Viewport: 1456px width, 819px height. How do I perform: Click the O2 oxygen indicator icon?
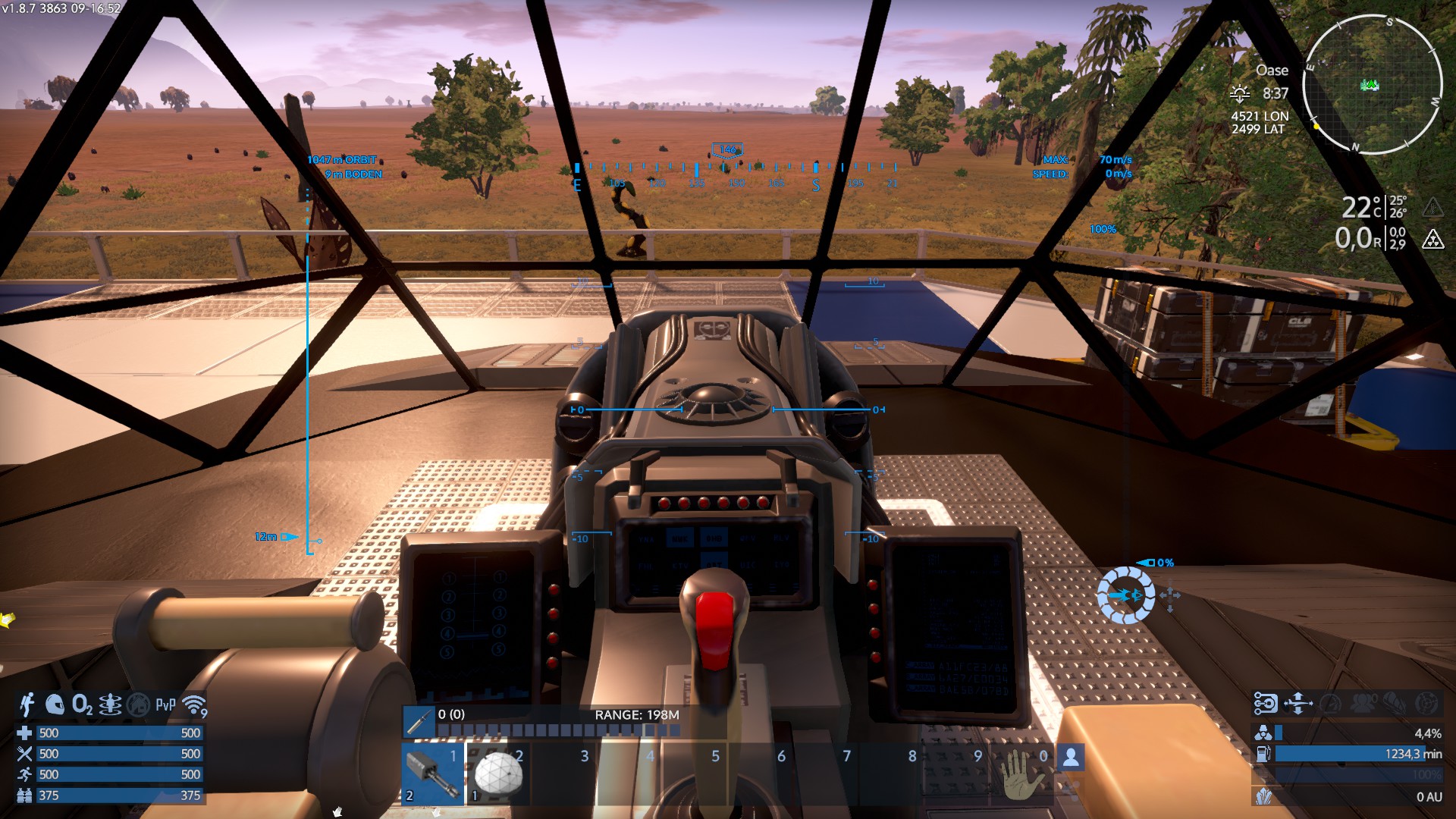point(82,705)
